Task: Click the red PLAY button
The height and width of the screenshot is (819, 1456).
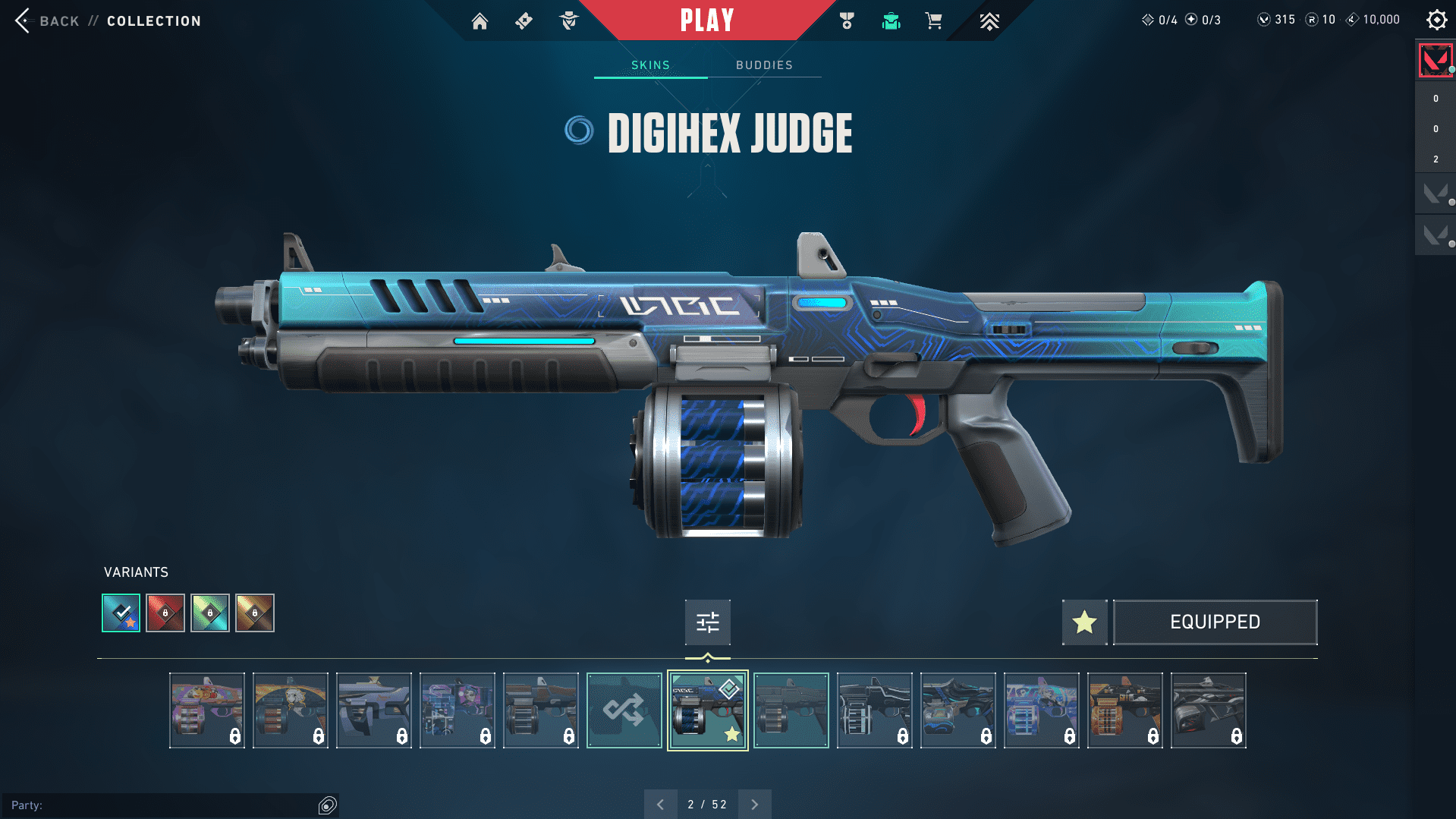Action: click(x=706, y=20)
